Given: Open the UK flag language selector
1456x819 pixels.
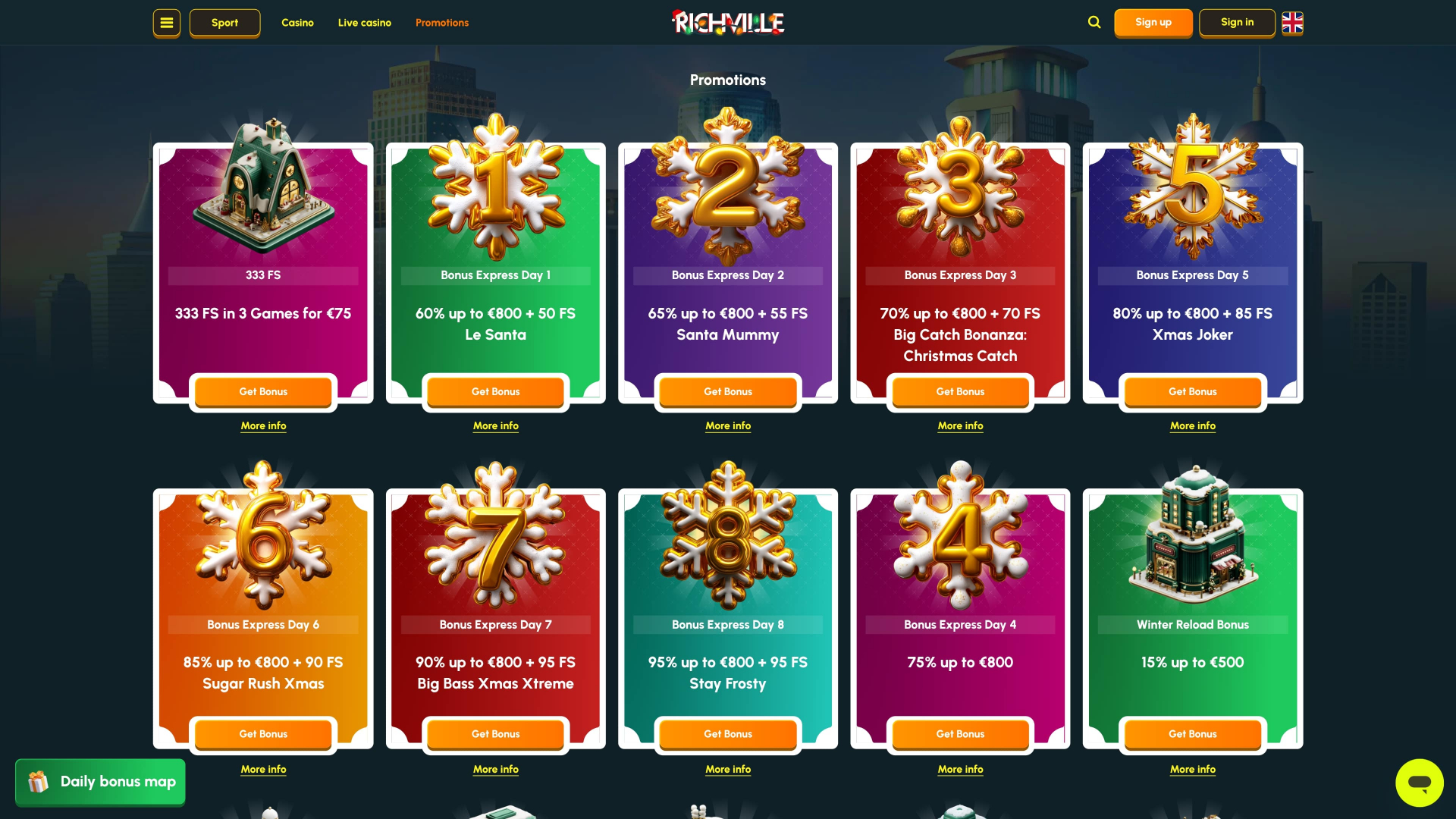Looking at the screenshot, I should tap(1291, 23).
